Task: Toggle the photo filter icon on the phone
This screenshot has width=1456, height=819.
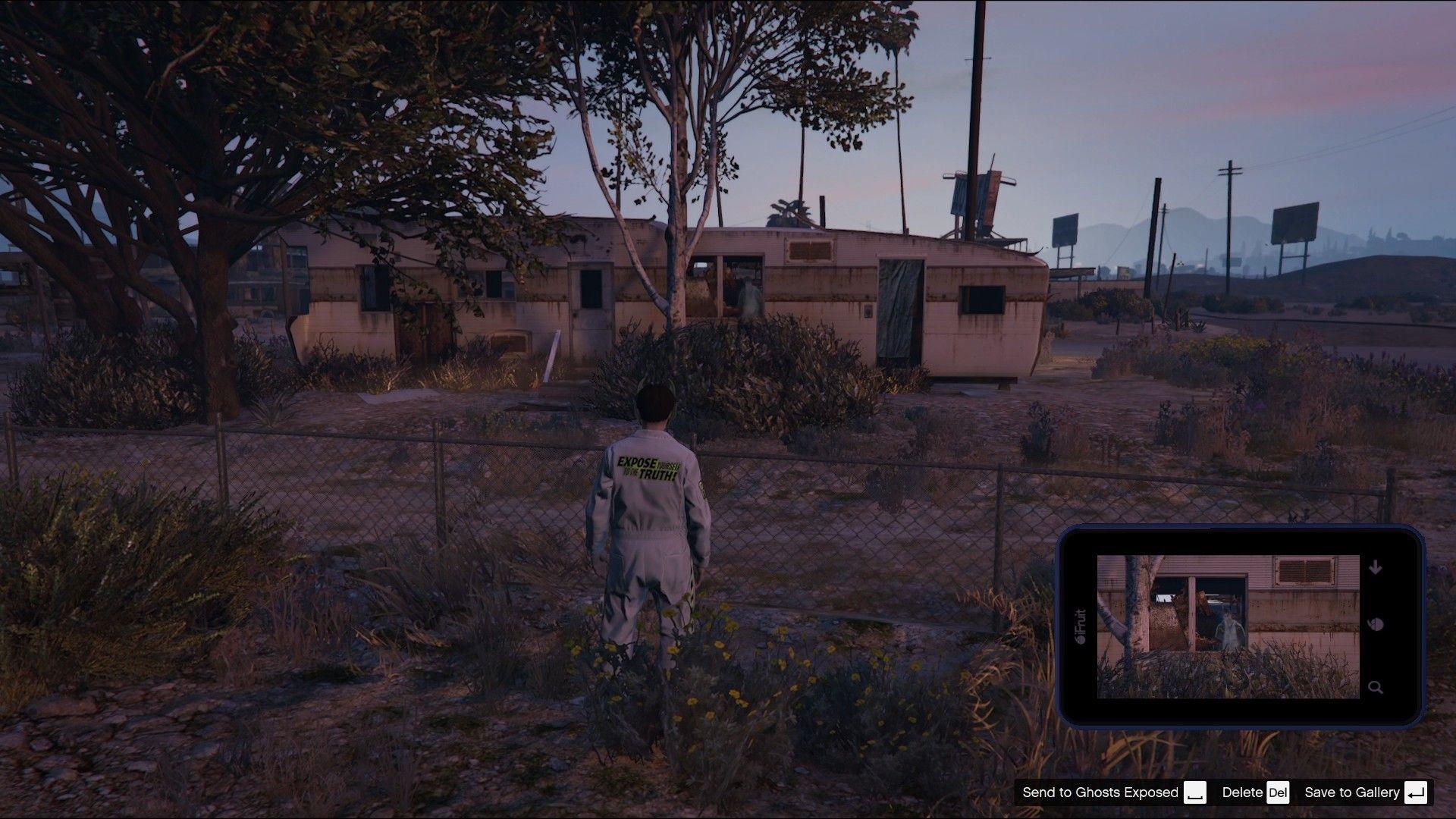Action: pos(1376,625)
